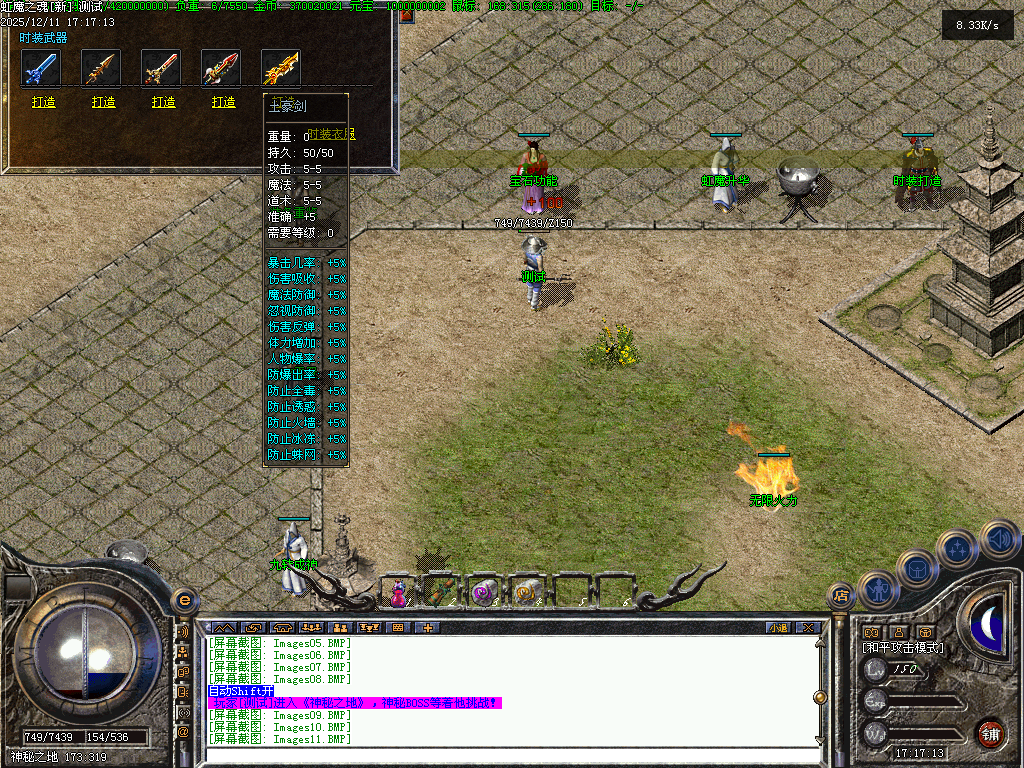The height and width of the screenshot is (768, 1024).
Task: Switch the 和平攻击模式 attack mode
Action: tap(902, 648)
